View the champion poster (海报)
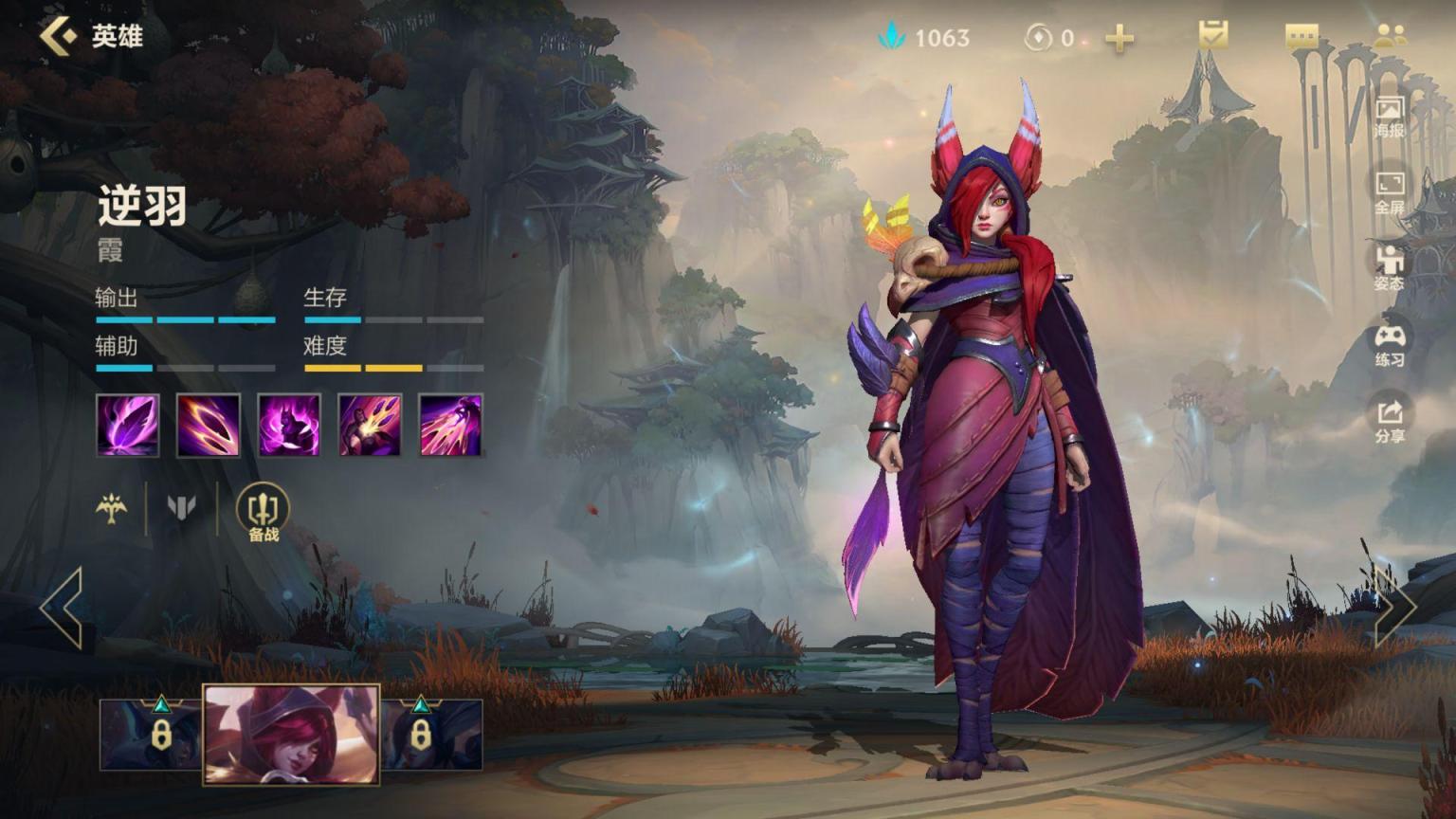This screenshot has height=819, width=1456. point(1390,116)
